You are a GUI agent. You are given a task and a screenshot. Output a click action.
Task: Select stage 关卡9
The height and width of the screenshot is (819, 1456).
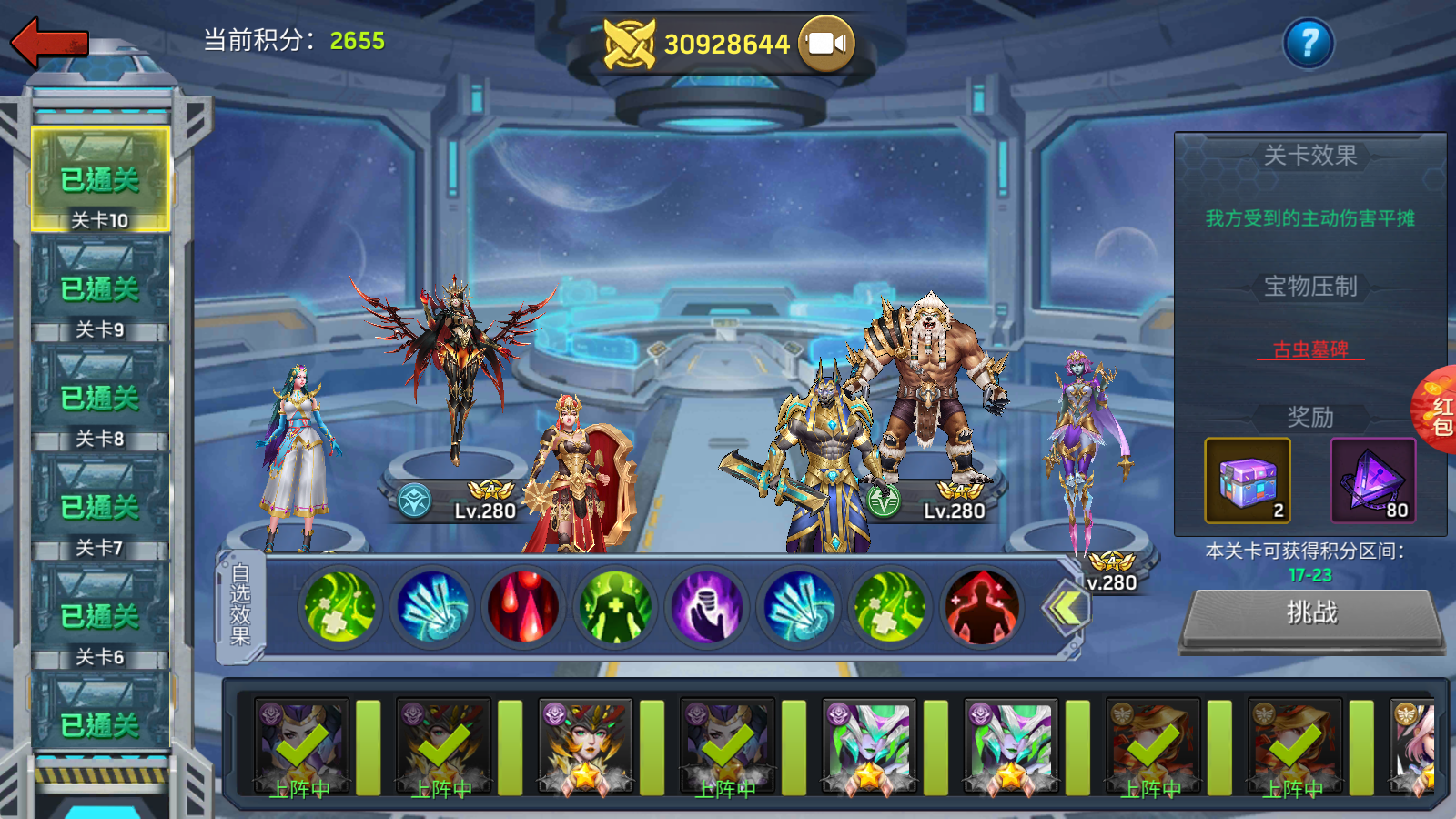tap(100, 291)
